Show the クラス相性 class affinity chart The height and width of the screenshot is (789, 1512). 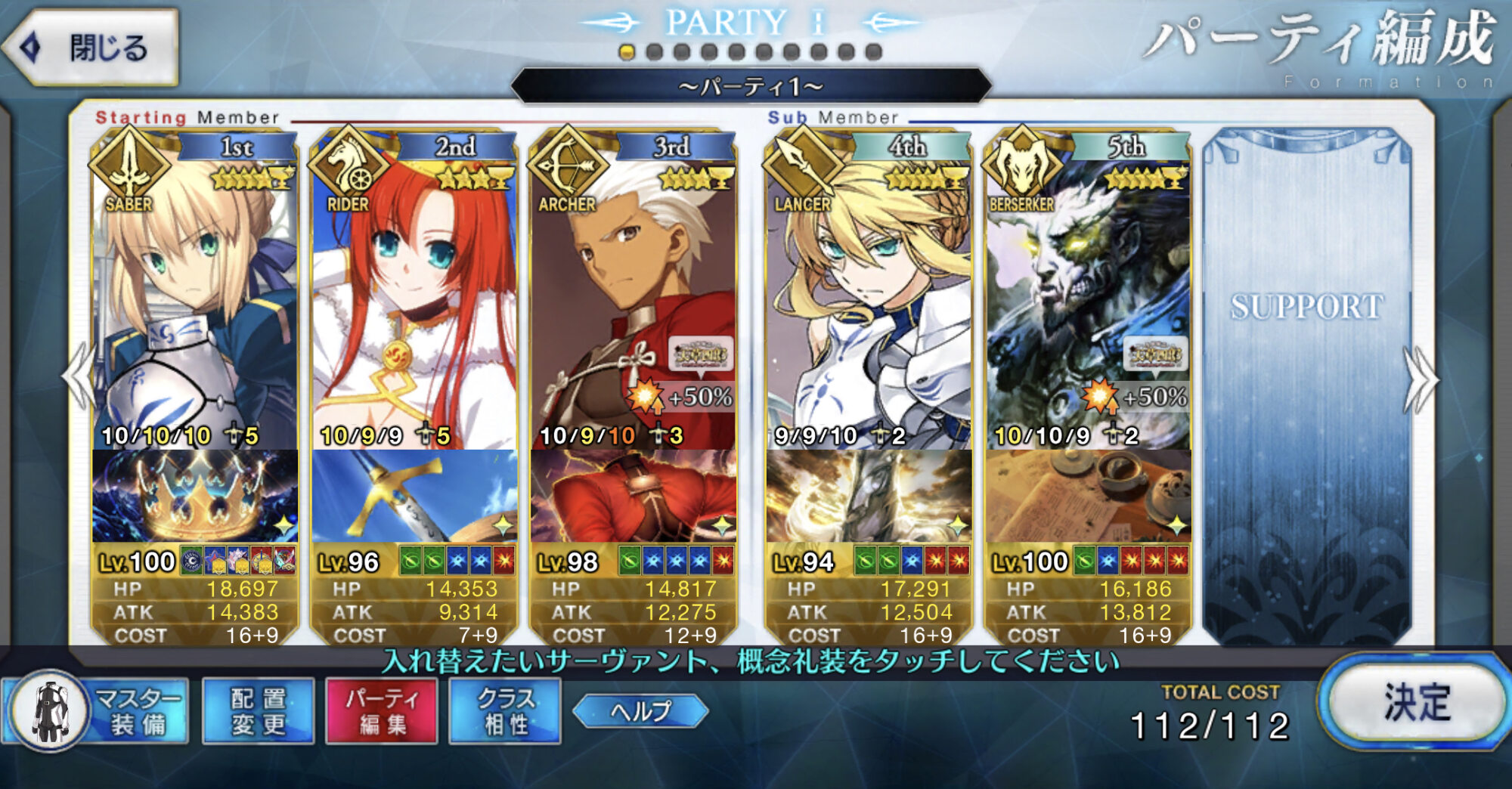click(x=505, y=711)
